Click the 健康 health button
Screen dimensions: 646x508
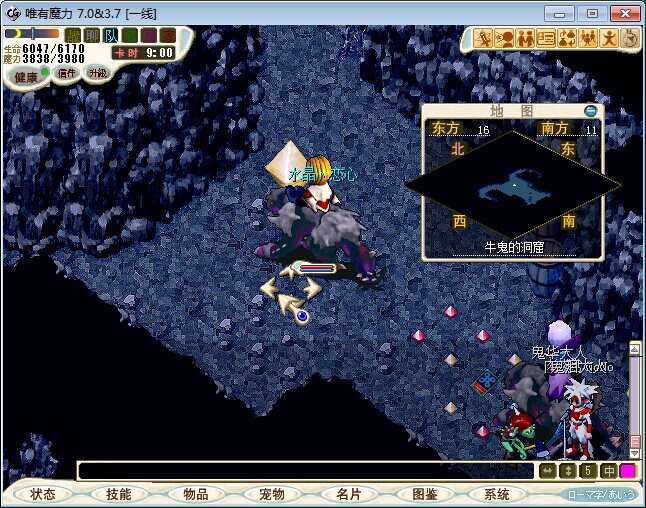(x=26, y=77)
